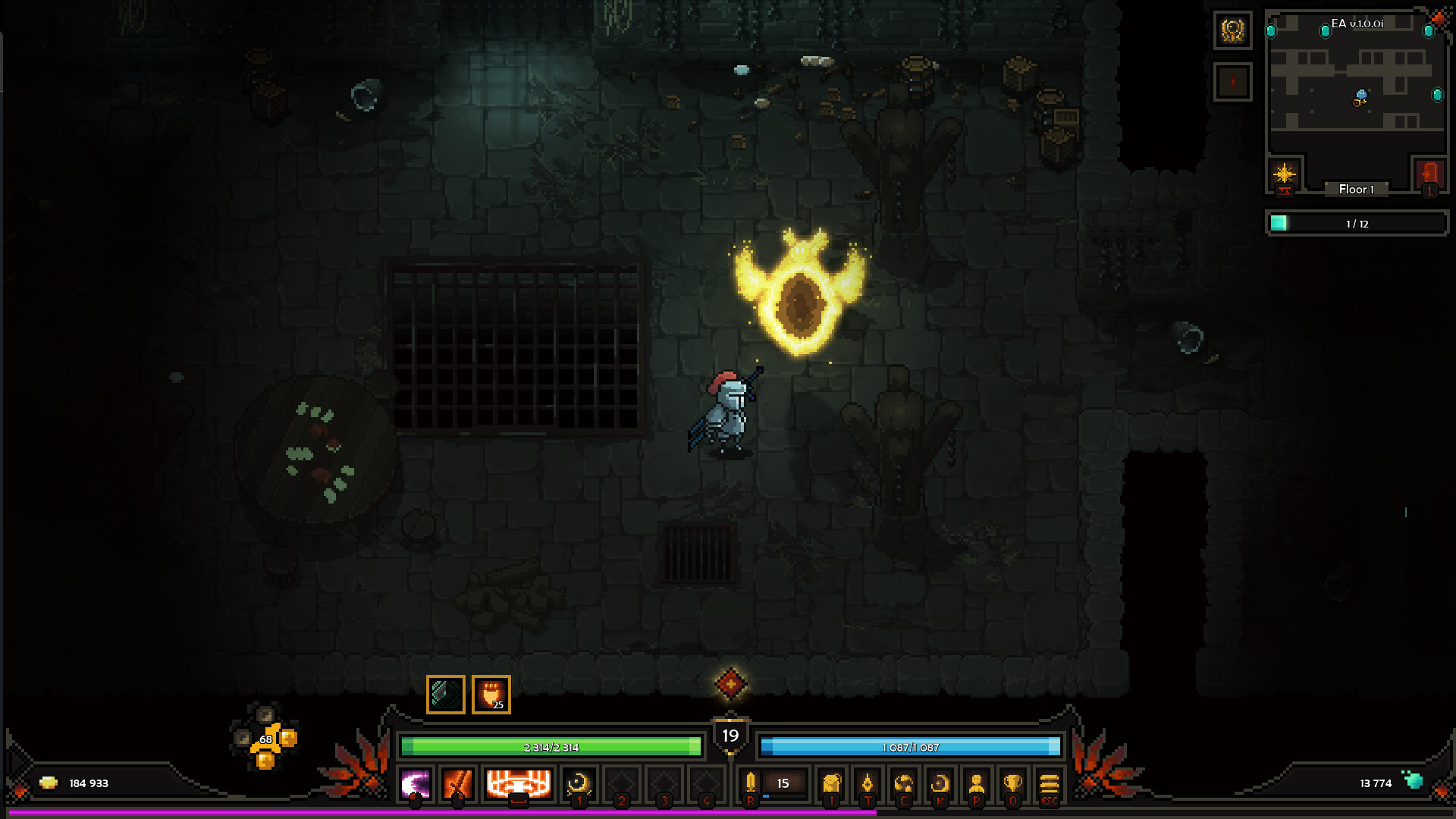Open the stacked-bars game menu button
The width and height of the screenshot is (1456, 819).
tap(1049, 783)
